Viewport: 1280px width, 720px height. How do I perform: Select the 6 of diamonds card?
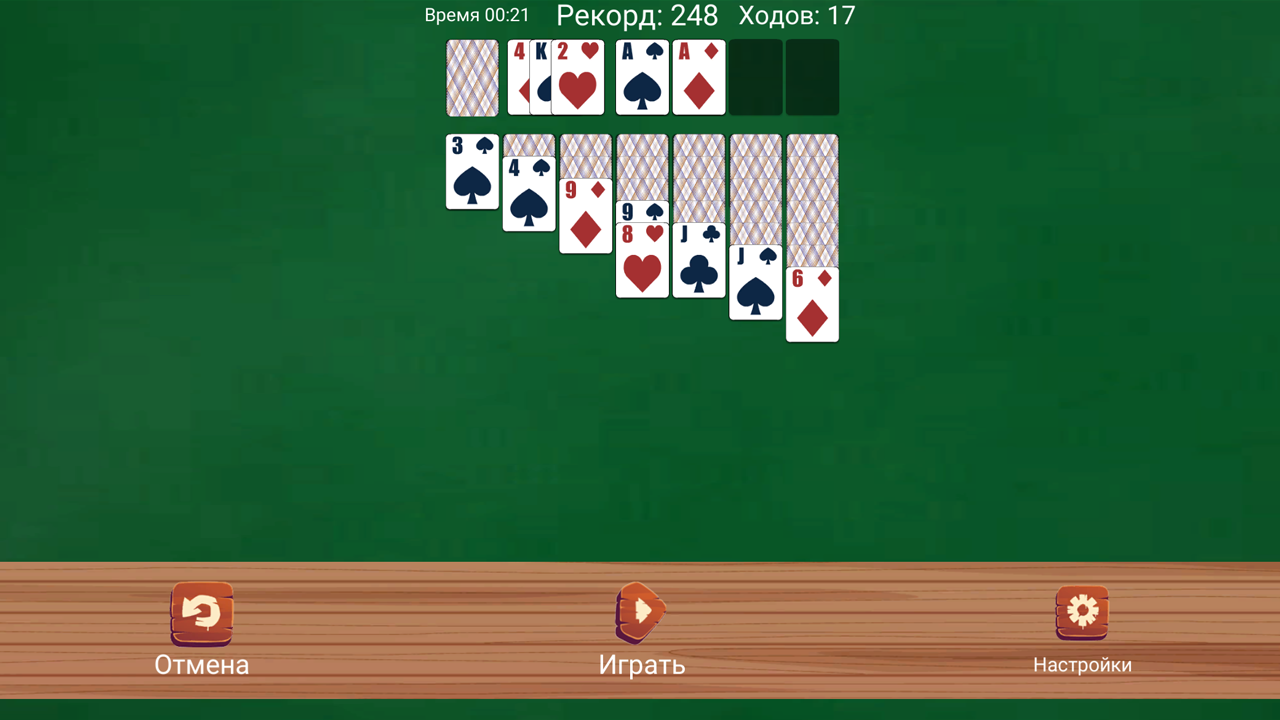pyautogui.click(x=812, y=305)
